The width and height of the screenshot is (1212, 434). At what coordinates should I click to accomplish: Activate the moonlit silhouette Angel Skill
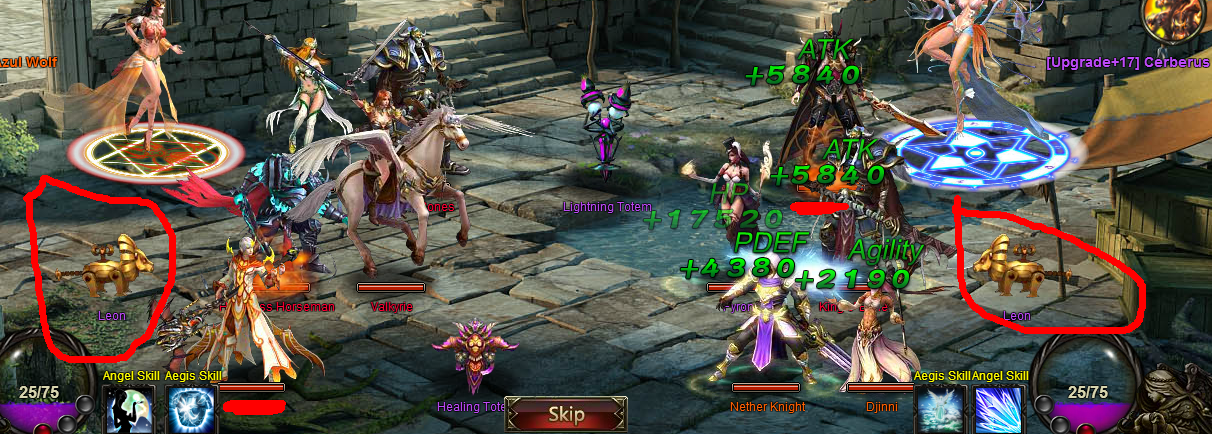(128, 410)
